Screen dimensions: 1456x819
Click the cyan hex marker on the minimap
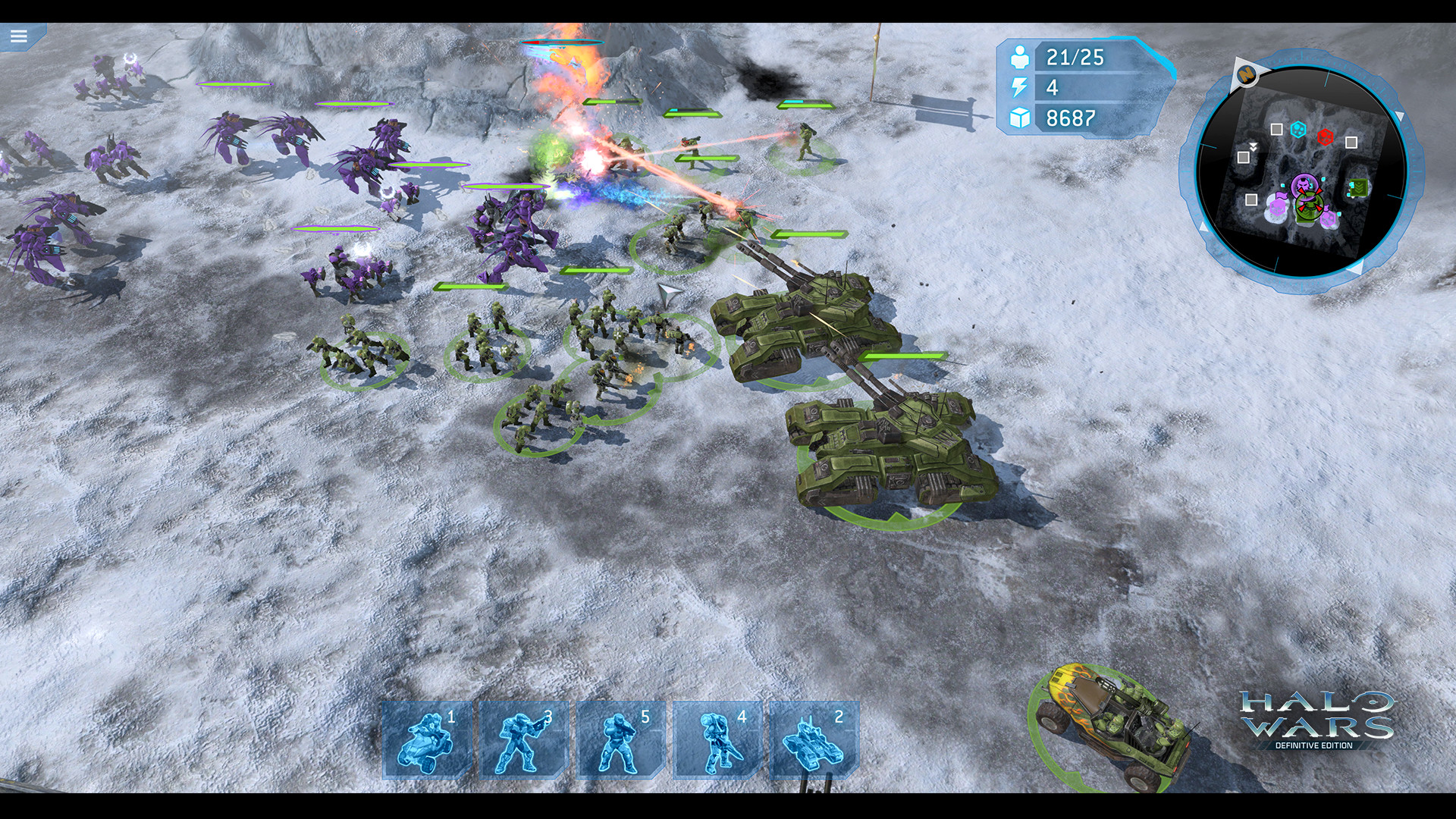click(1298, 129)
